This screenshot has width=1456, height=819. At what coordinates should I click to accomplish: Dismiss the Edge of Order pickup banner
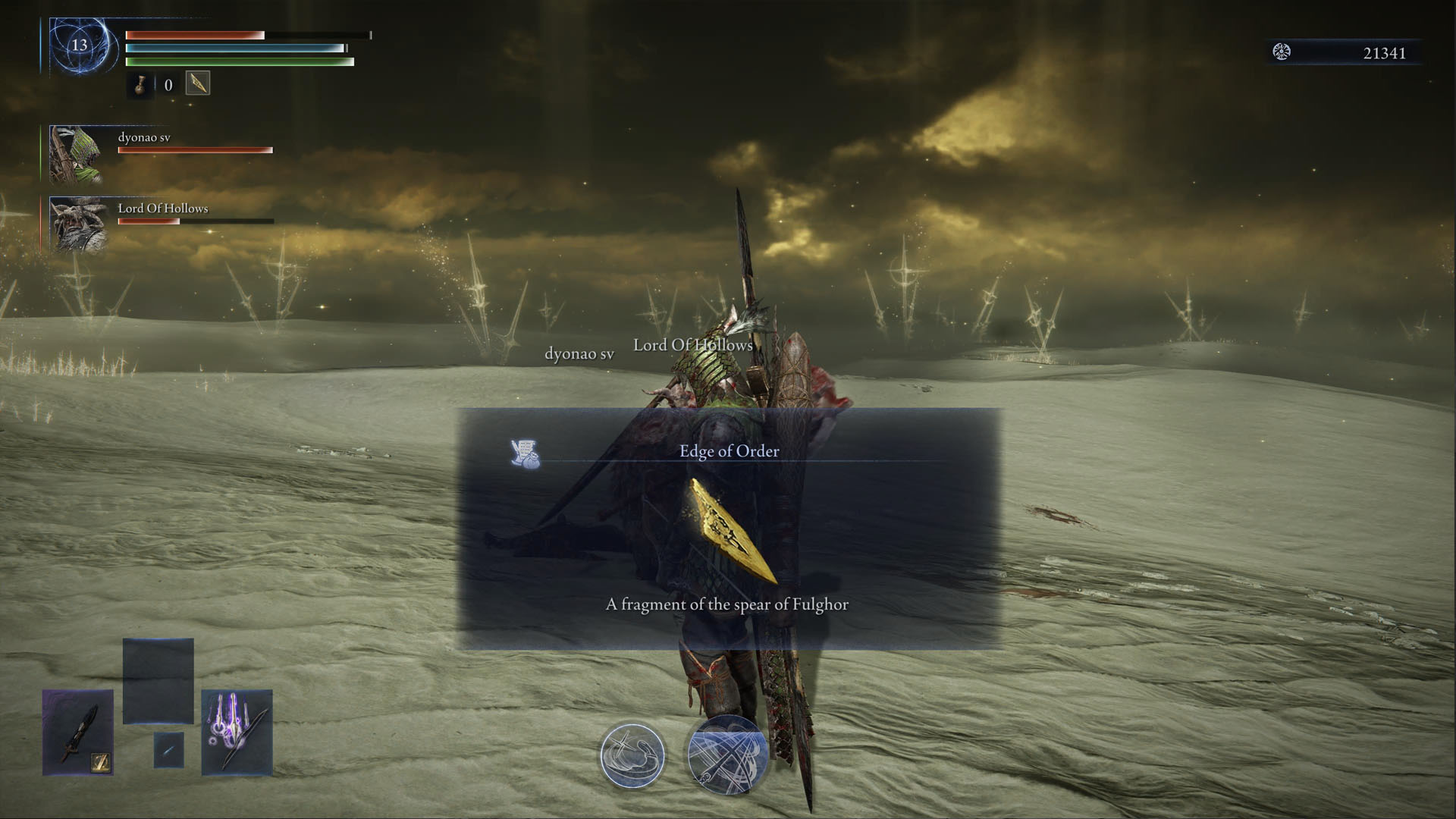click(x=728, y=451)
